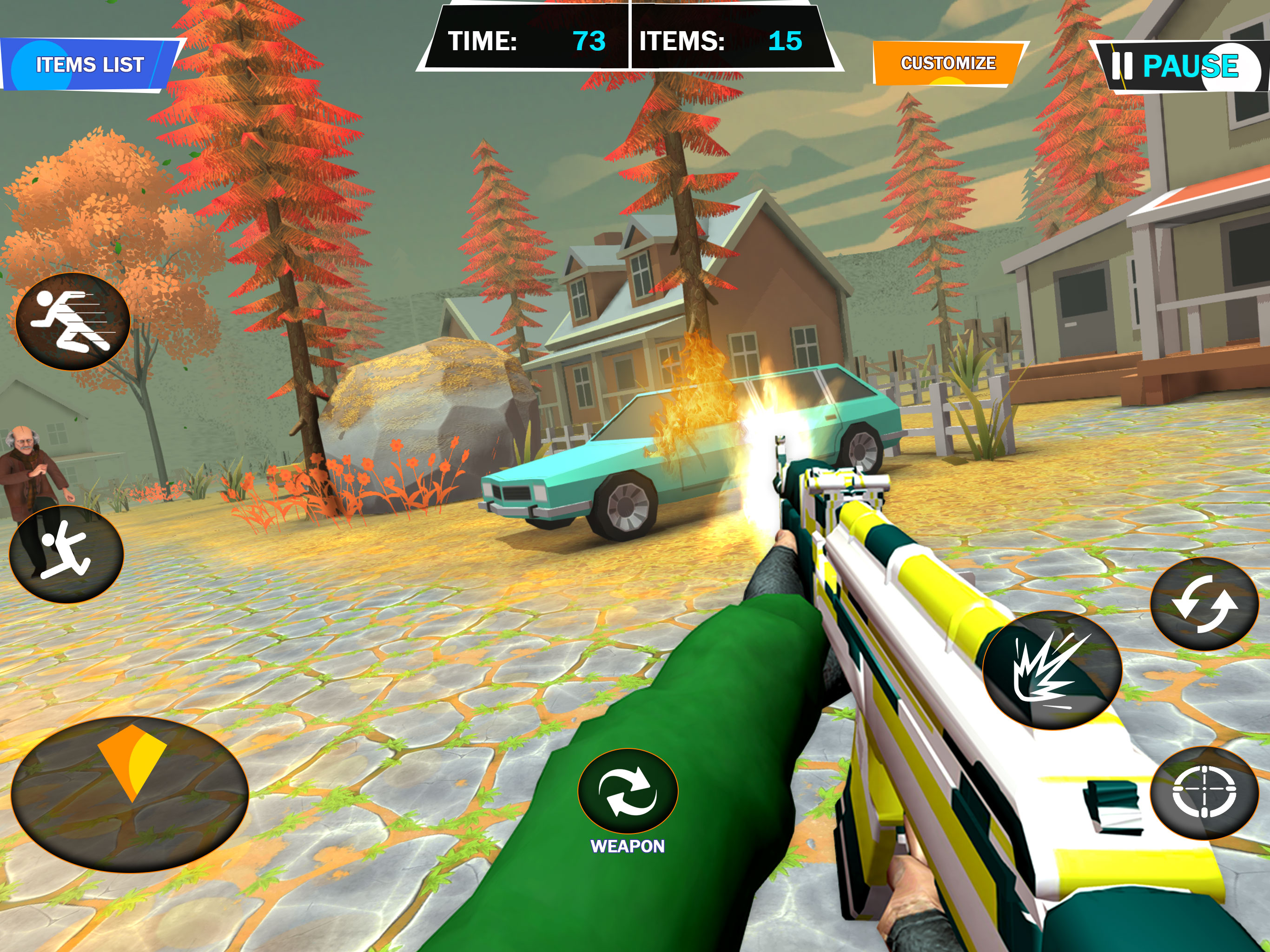Click the orange Customize button
This screenshot has height=952, width=1270.
[x=948, y=63]
